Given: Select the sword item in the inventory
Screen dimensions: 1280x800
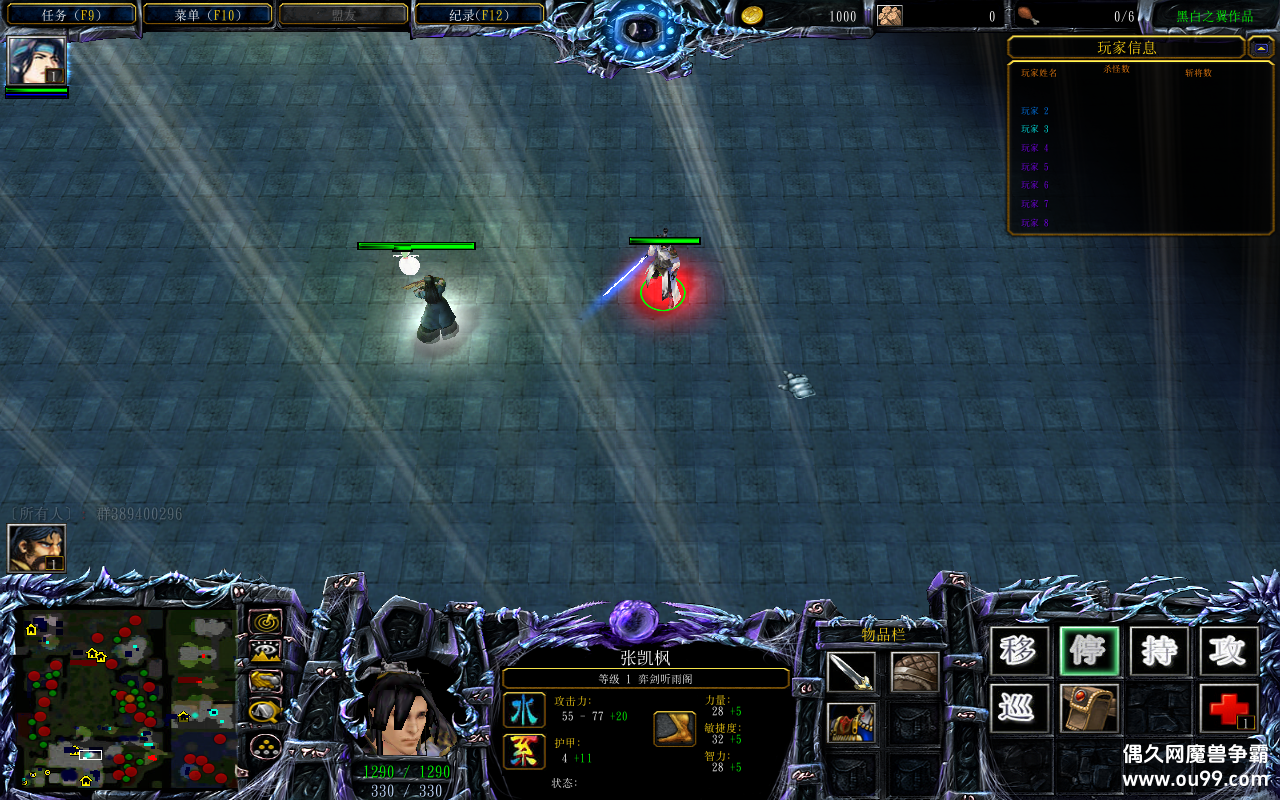Looking at the screenshot, I should 851,672.
